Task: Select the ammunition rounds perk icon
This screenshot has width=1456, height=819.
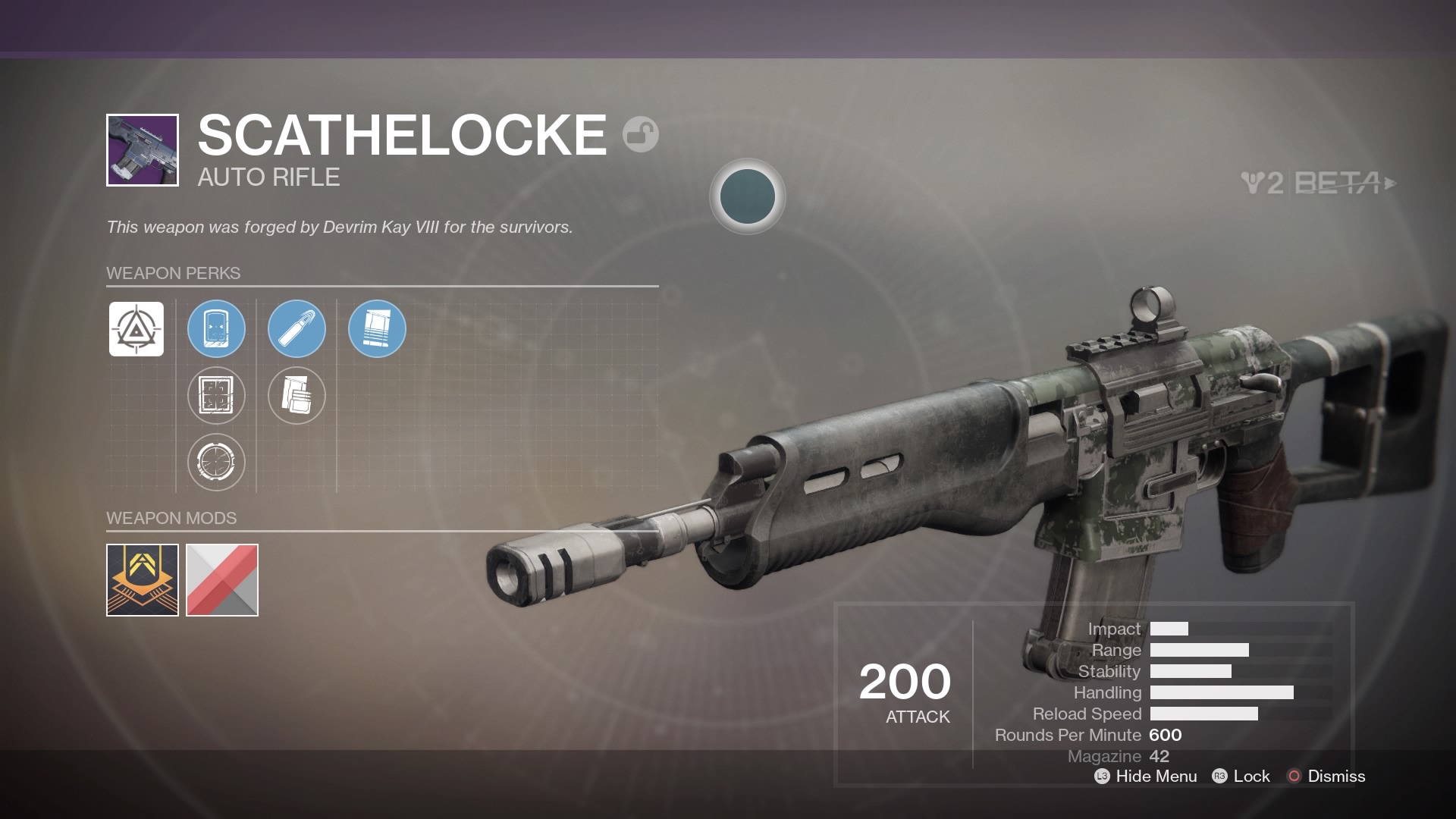Action: pos(297,328)
